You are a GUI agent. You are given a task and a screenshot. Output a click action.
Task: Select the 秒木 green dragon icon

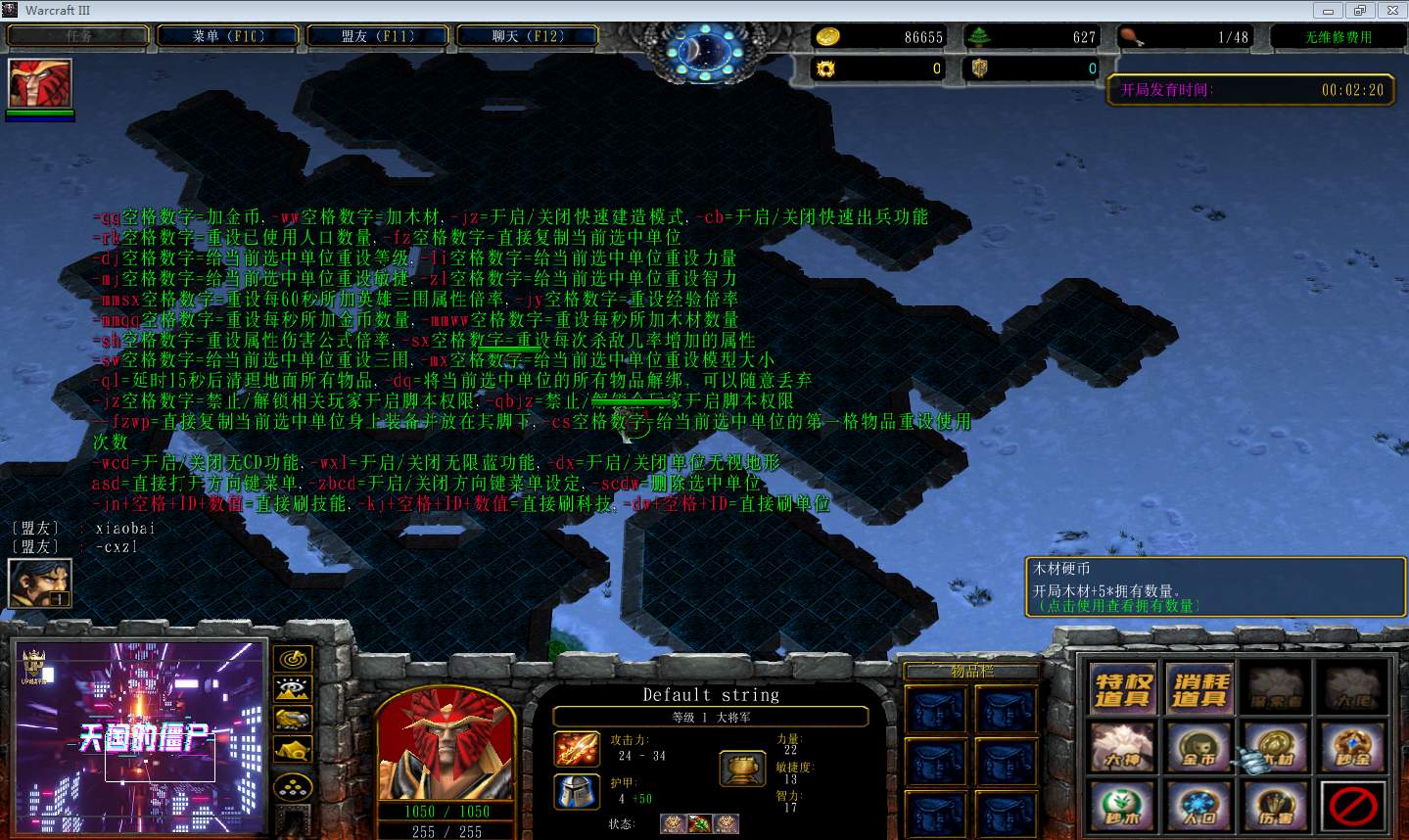(1122, 807)
